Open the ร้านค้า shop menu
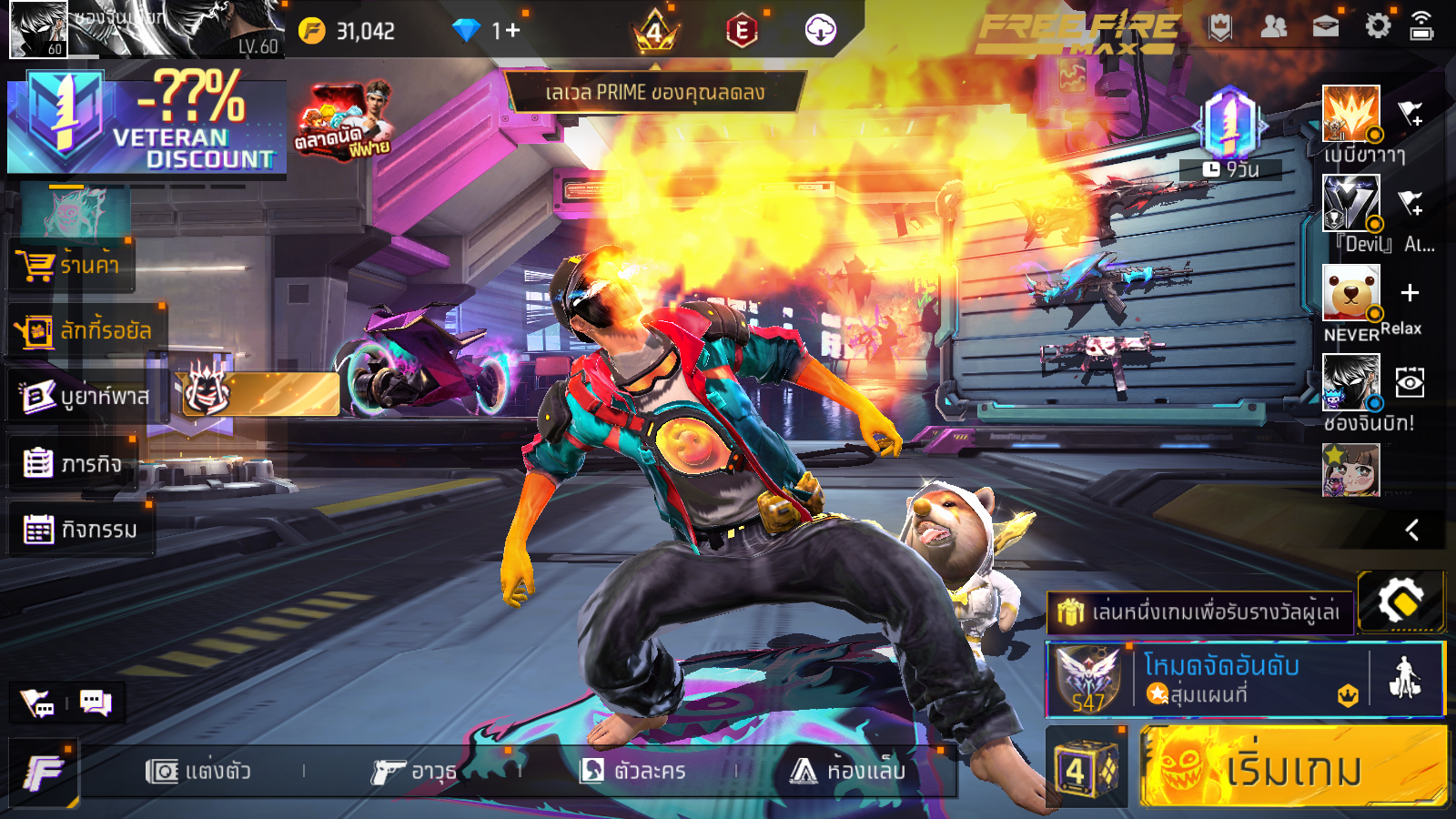This screenshot has height=819, width=1456. point(71,266)
